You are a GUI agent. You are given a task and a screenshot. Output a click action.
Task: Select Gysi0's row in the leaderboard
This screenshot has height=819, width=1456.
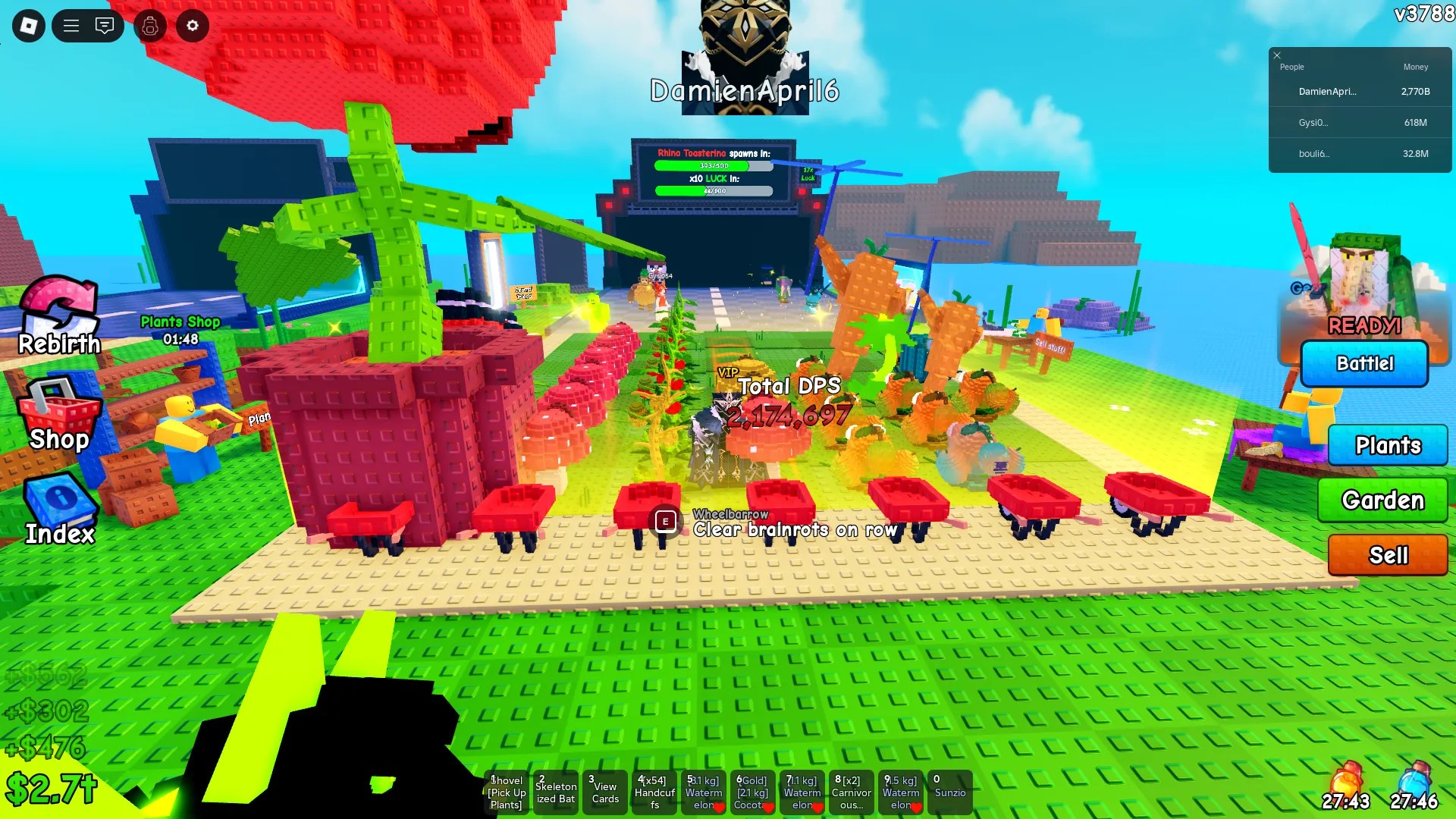1360,122
